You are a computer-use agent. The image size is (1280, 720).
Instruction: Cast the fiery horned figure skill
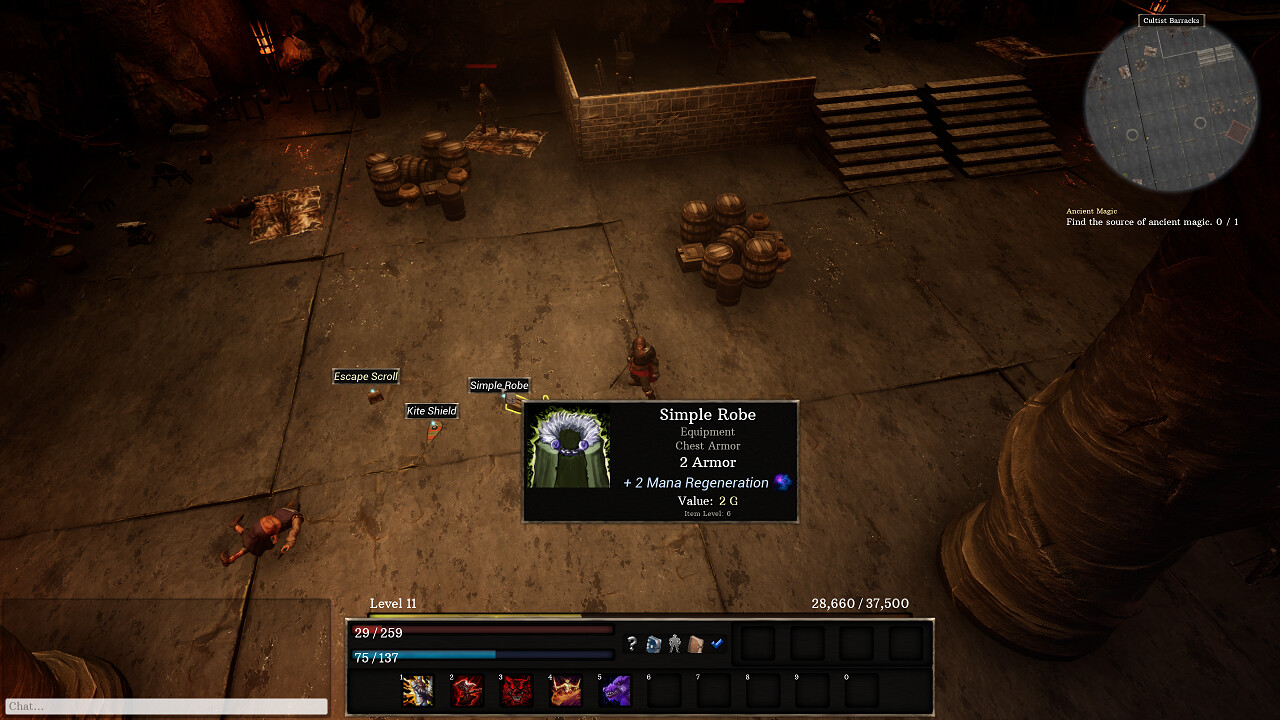(x=566, y=691)
